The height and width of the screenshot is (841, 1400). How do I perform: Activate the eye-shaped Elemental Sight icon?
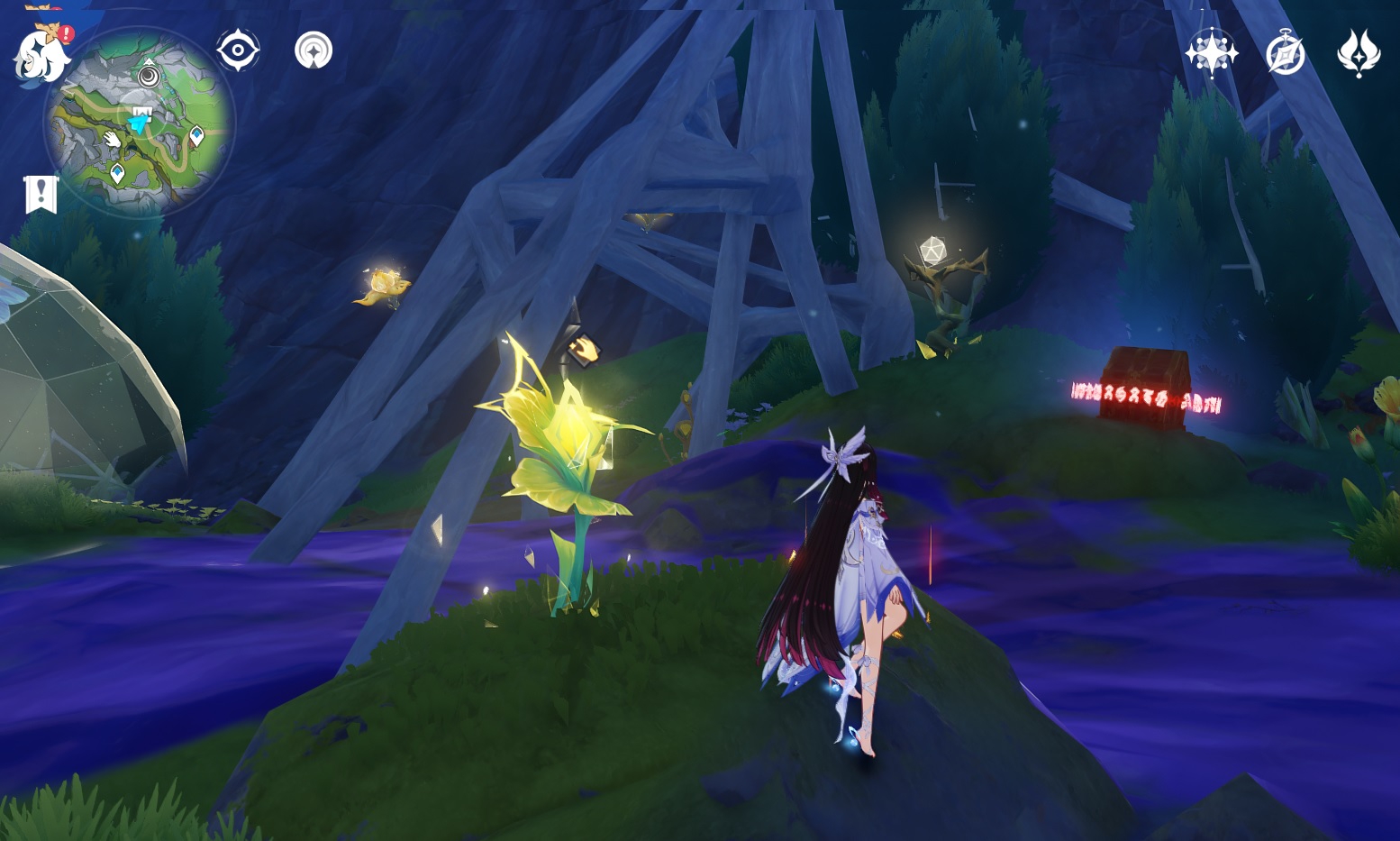pyautogui.click(x=238, y=50)
